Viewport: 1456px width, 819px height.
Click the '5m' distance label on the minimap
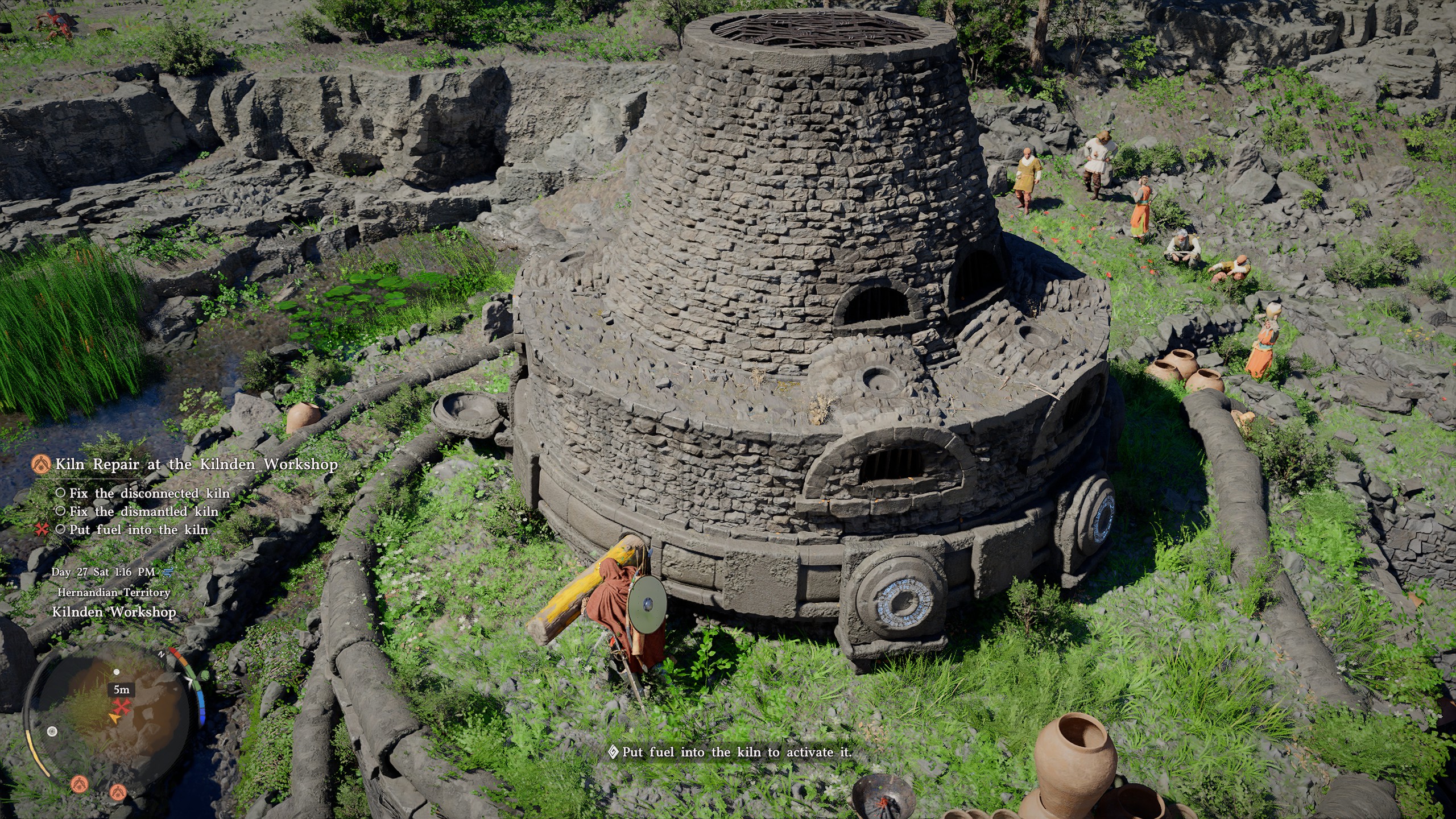pos(121,690)
